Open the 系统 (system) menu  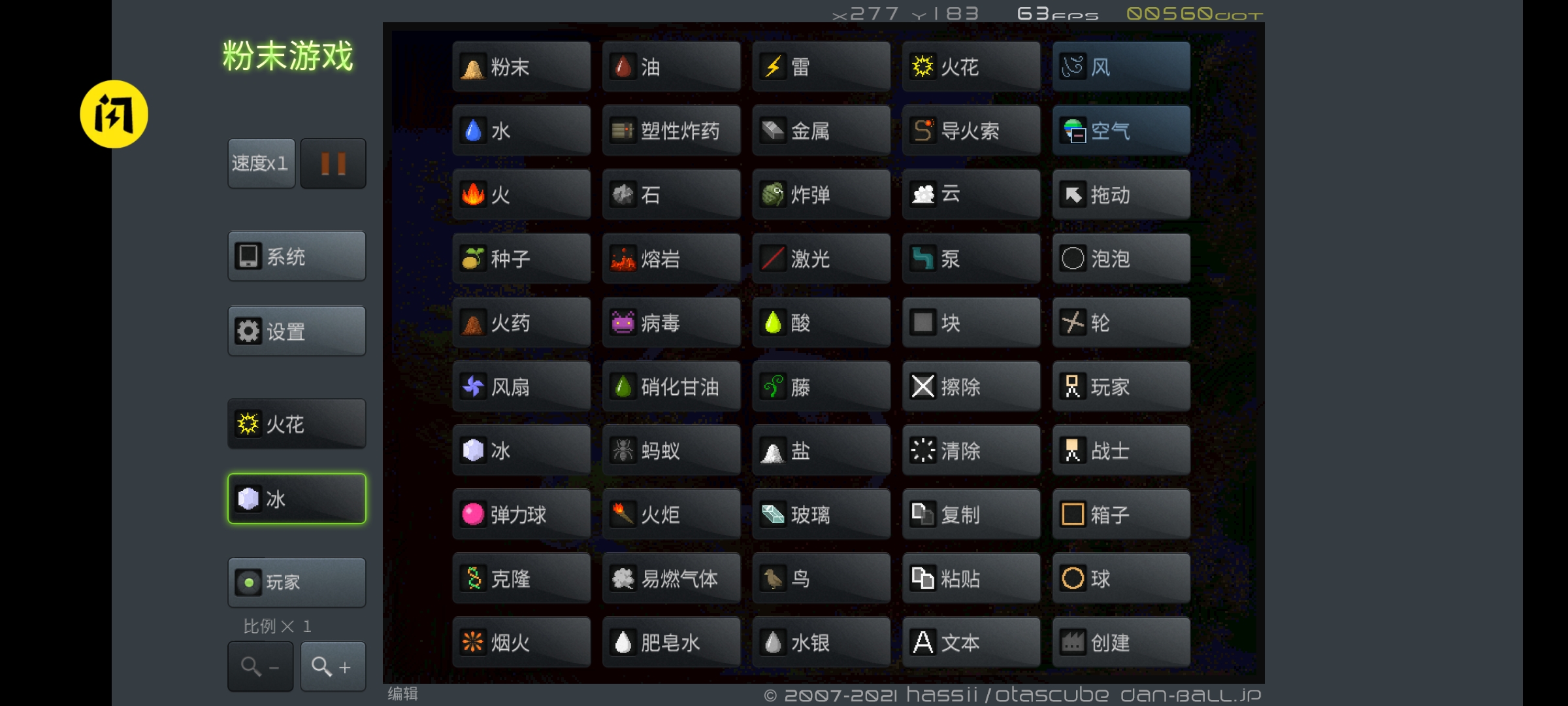[x=296, y=256]
